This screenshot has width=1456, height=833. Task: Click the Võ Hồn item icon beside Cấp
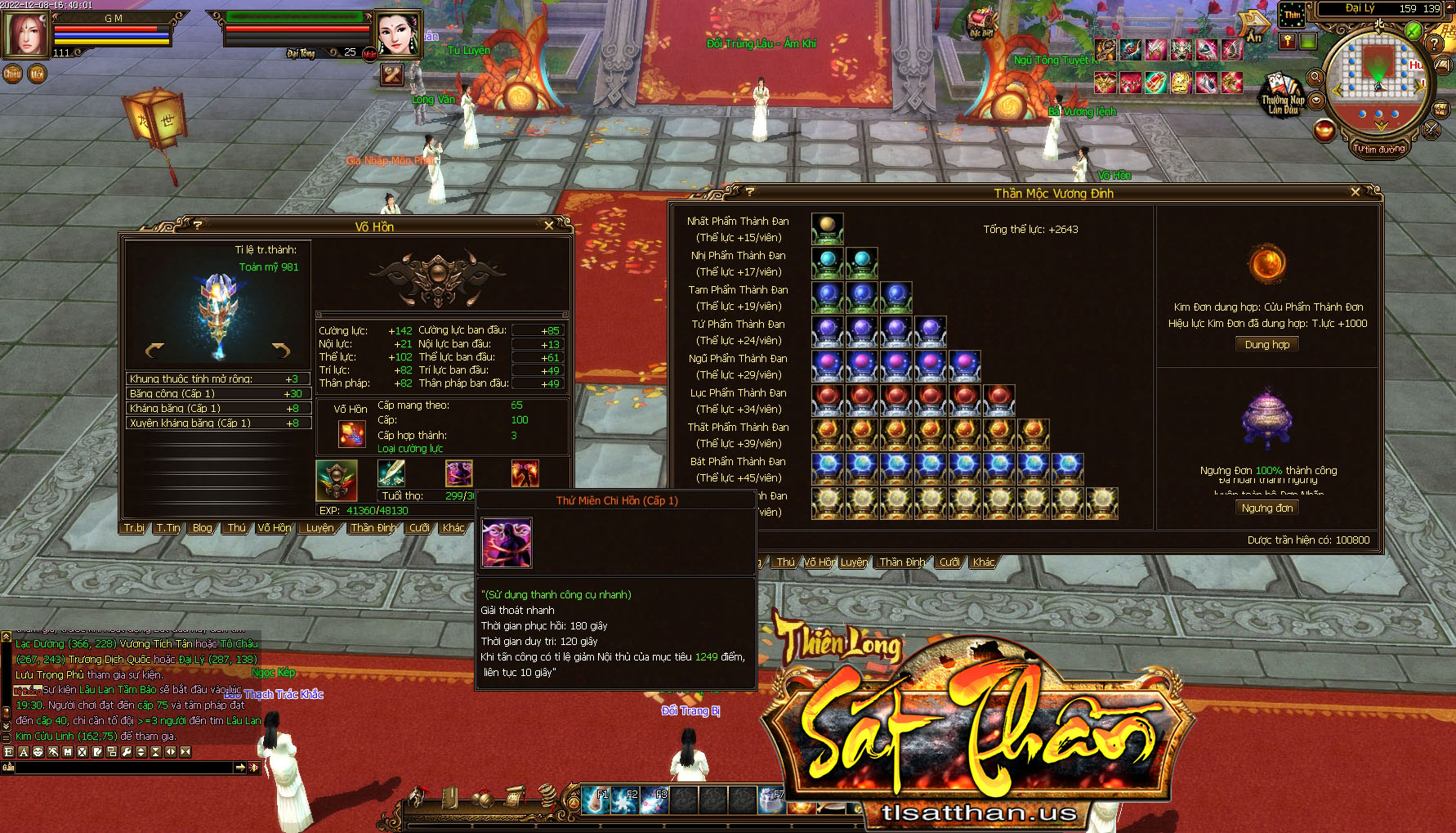tap(352, 433)
